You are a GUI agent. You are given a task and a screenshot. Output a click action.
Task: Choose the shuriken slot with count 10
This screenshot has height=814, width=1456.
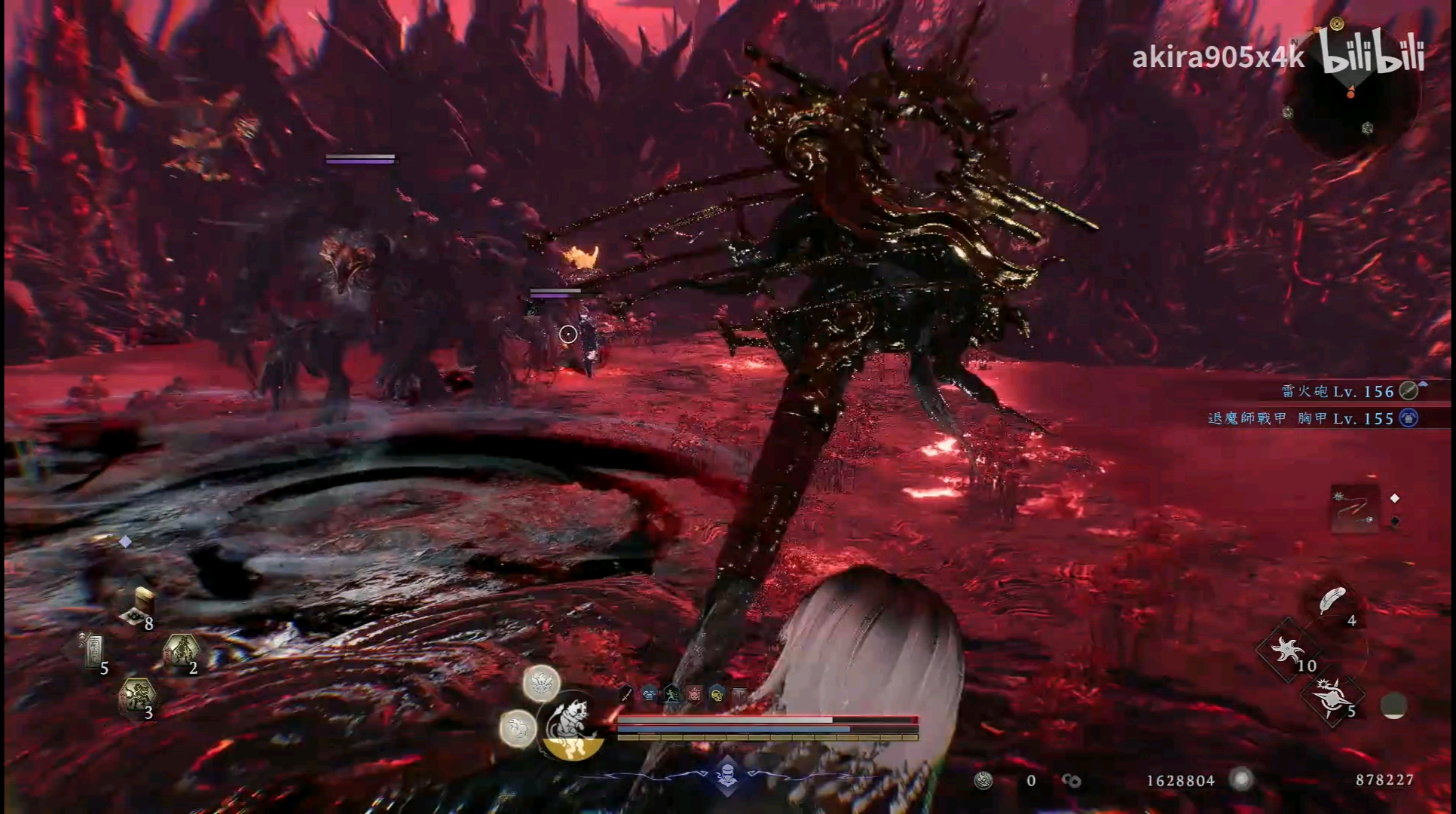coord(1286,650)
